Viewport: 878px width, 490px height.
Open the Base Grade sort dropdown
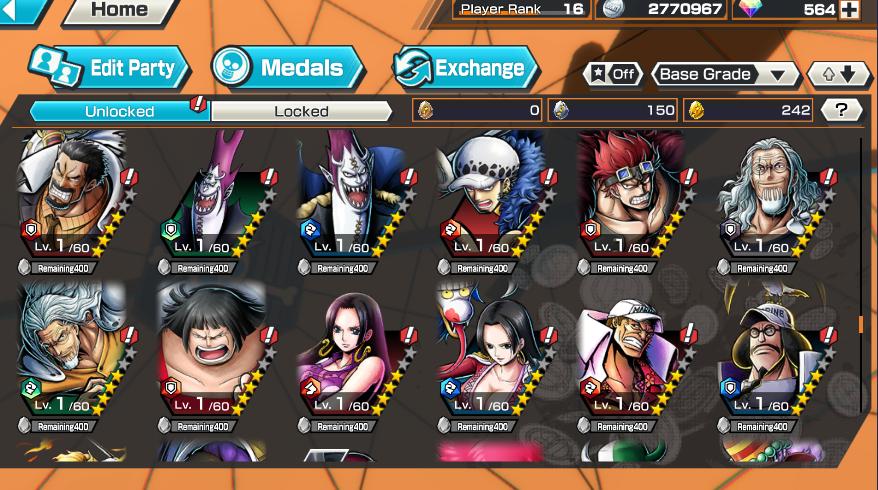tap(725, 74)
